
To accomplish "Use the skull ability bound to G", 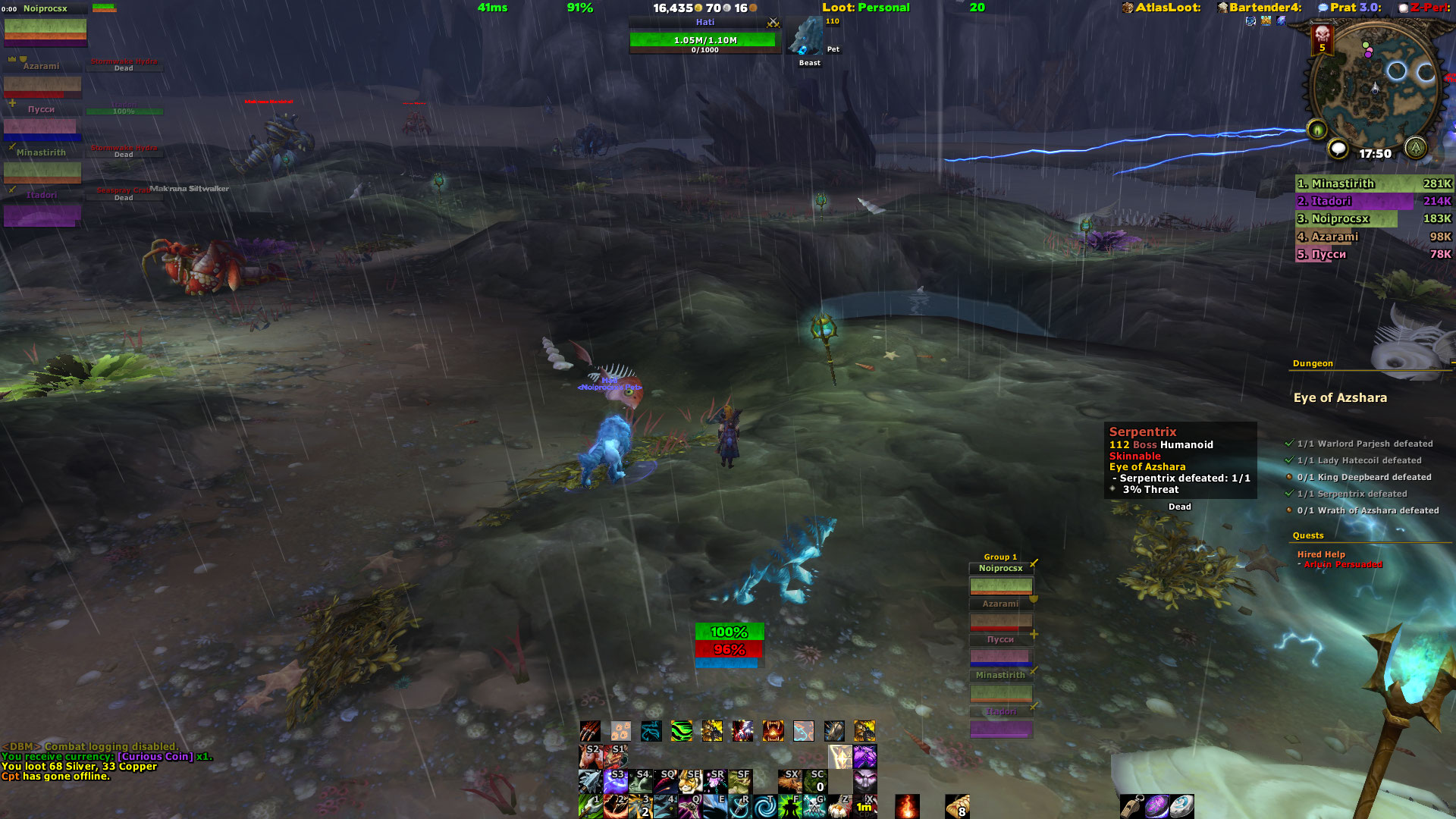I will click(x=814, y=806).
